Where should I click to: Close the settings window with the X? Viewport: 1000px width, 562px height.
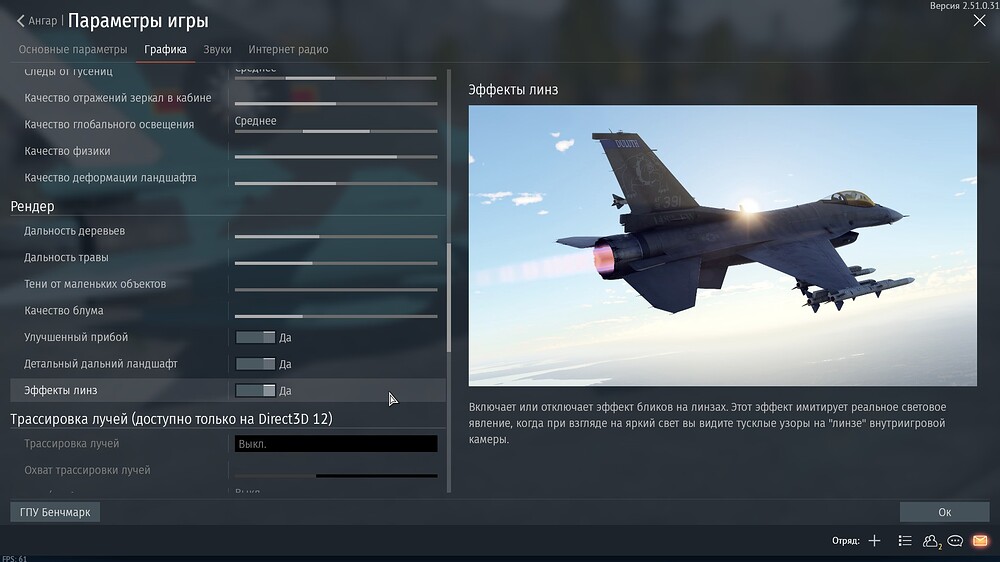coord(979,21)
